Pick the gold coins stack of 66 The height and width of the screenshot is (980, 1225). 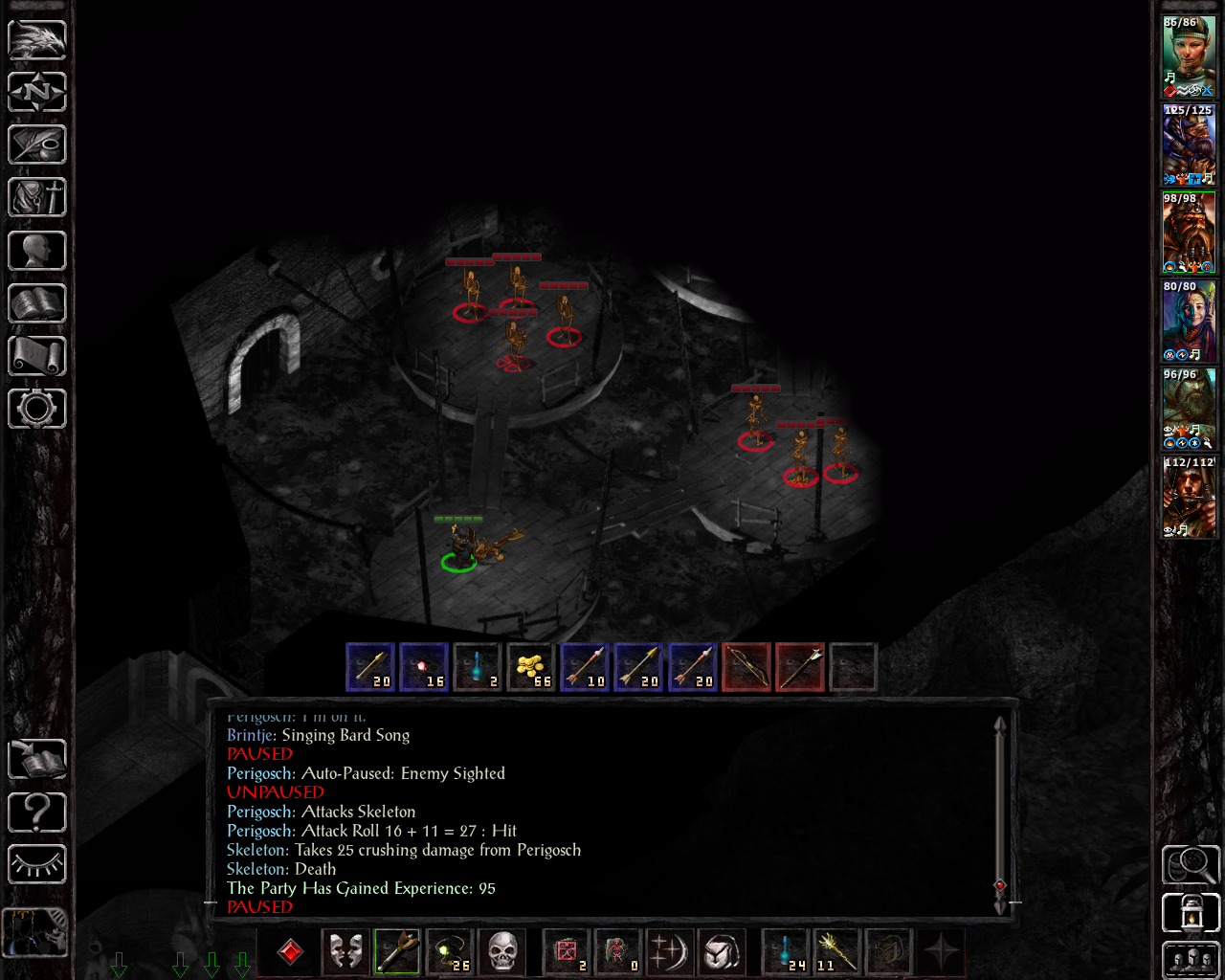(x=530, y=666)
